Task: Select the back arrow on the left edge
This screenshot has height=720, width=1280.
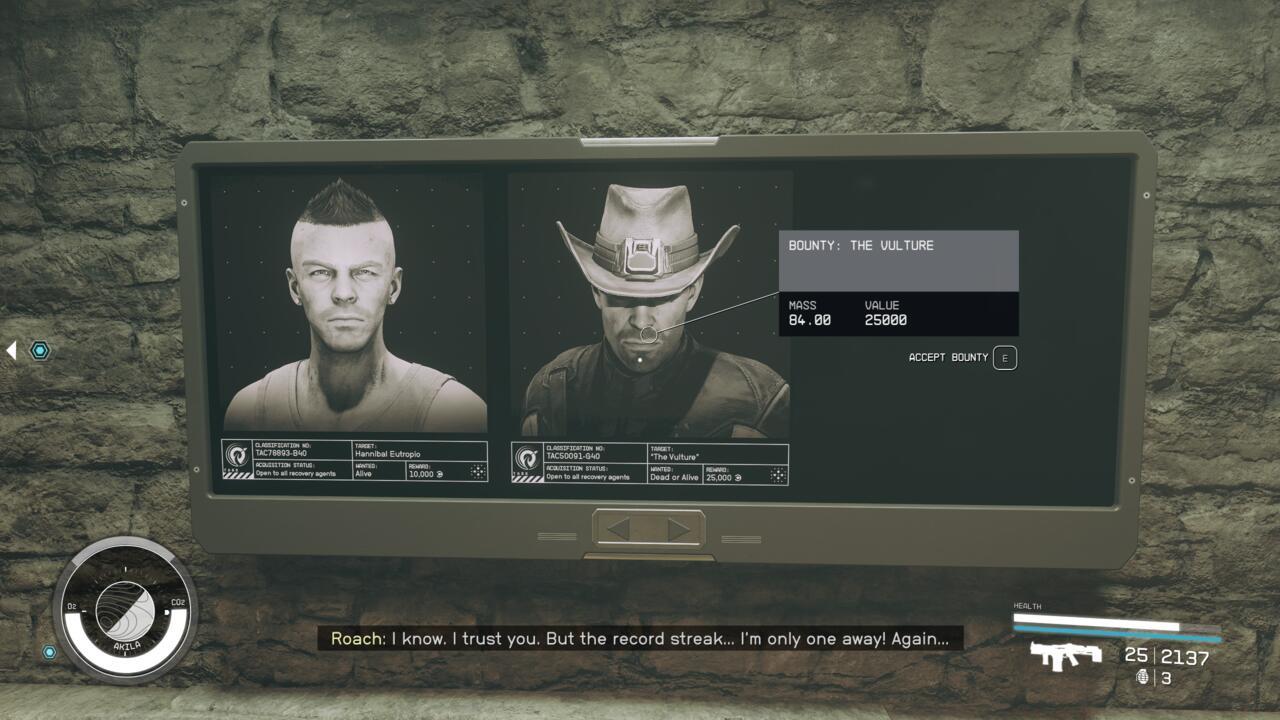Action: [9, 348]
